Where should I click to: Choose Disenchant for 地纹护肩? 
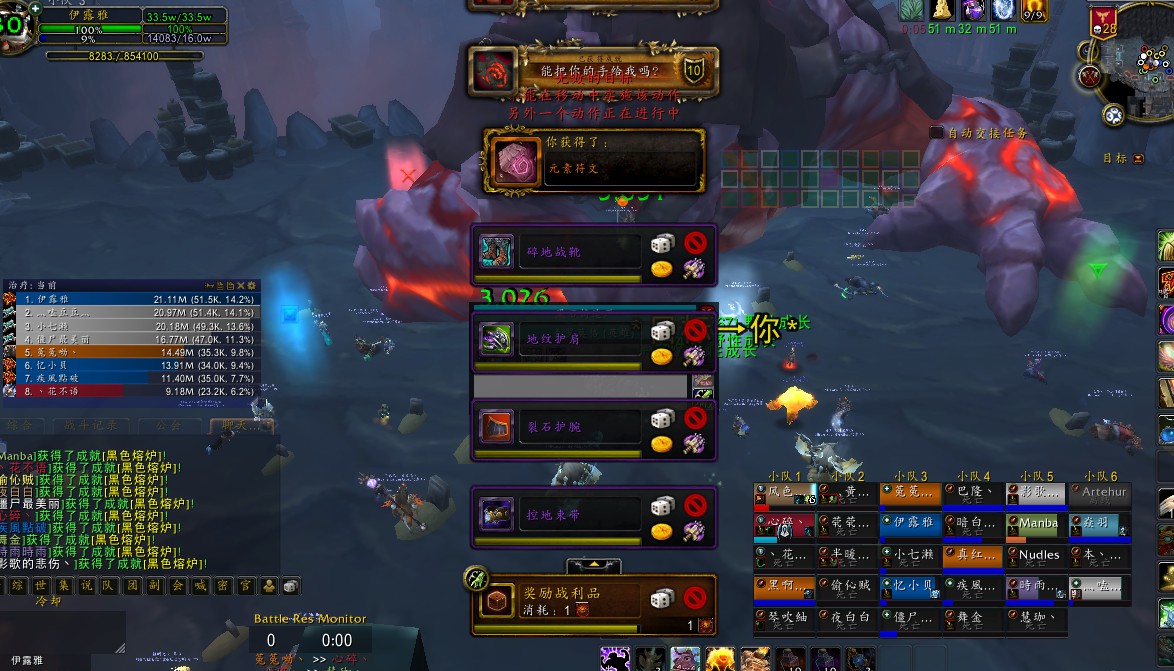[695, 355]
